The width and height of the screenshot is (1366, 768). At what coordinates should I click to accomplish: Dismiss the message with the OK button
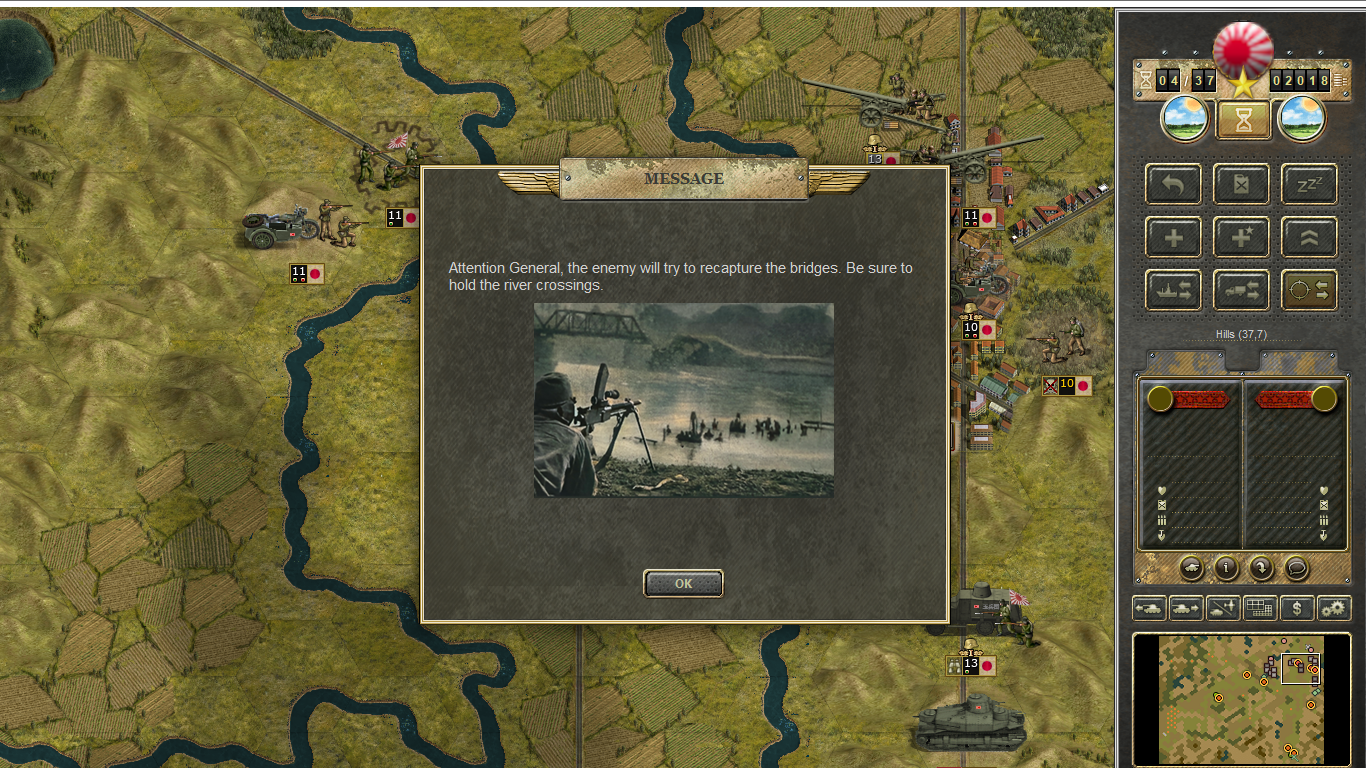pyautogui.click(x=683, y=584)
